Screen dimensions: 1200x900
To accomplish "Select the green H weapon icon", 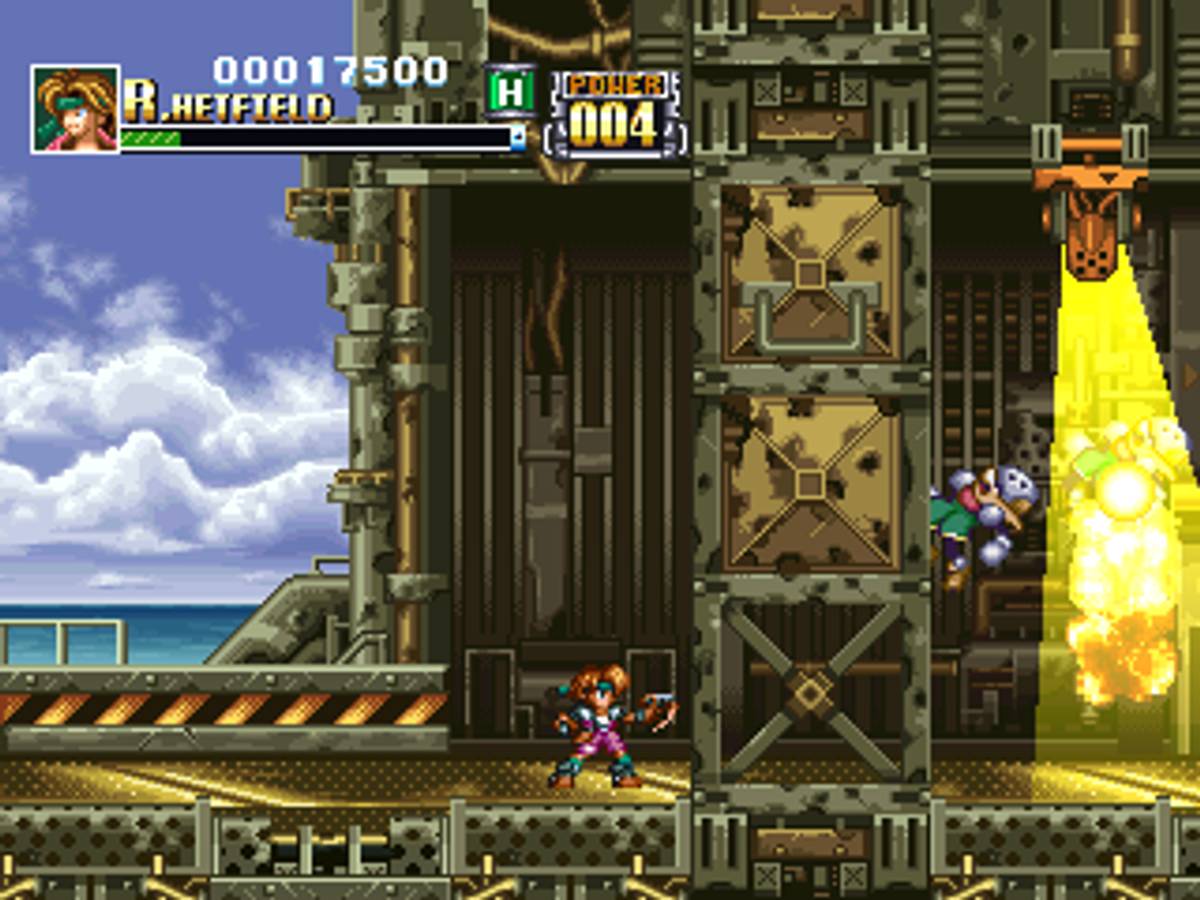I will point(510,93).
